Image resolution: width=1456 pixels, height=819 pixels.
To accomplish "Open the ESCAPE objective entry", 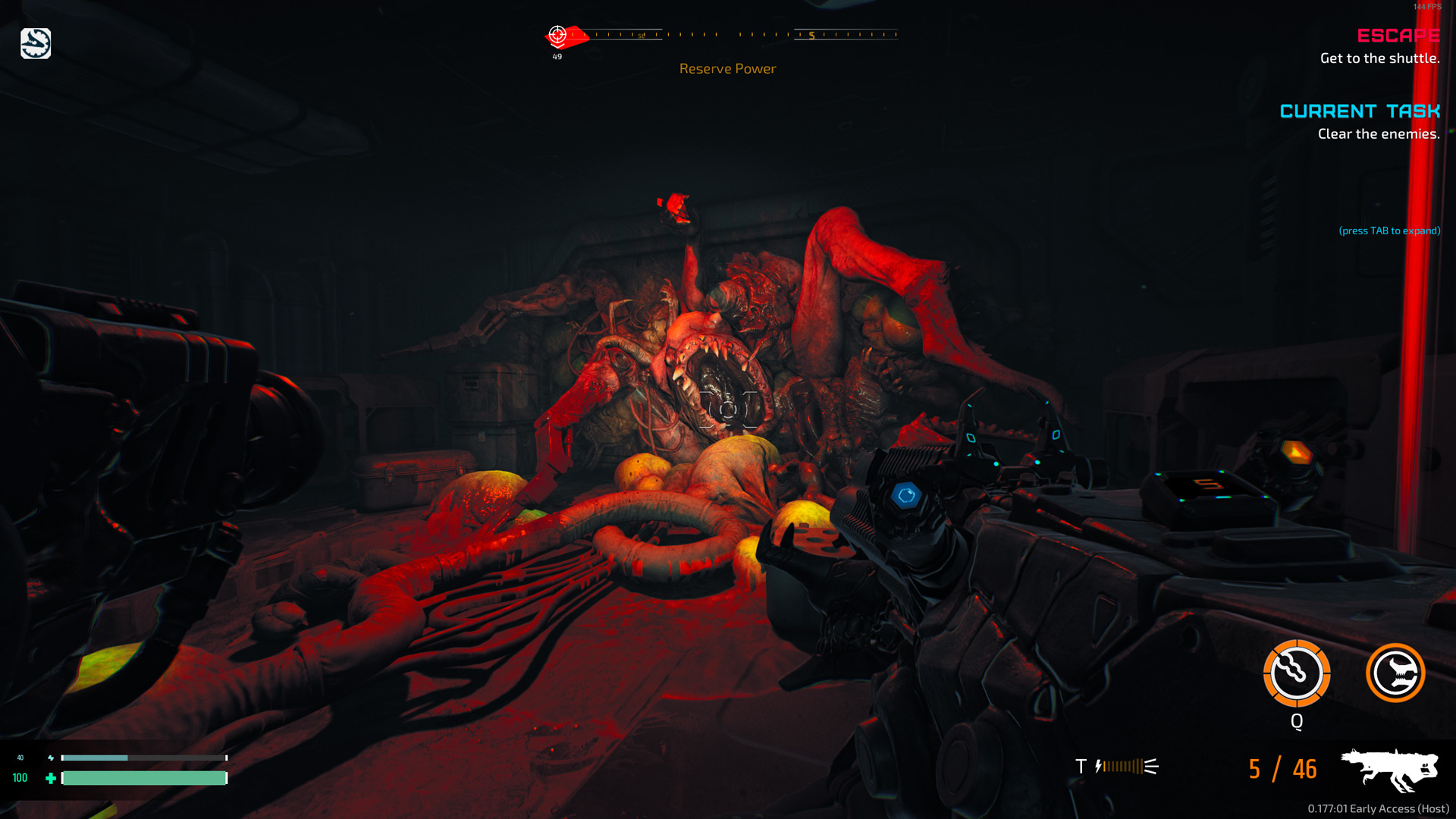I will pyautogui.click(x=1398, y=36).
